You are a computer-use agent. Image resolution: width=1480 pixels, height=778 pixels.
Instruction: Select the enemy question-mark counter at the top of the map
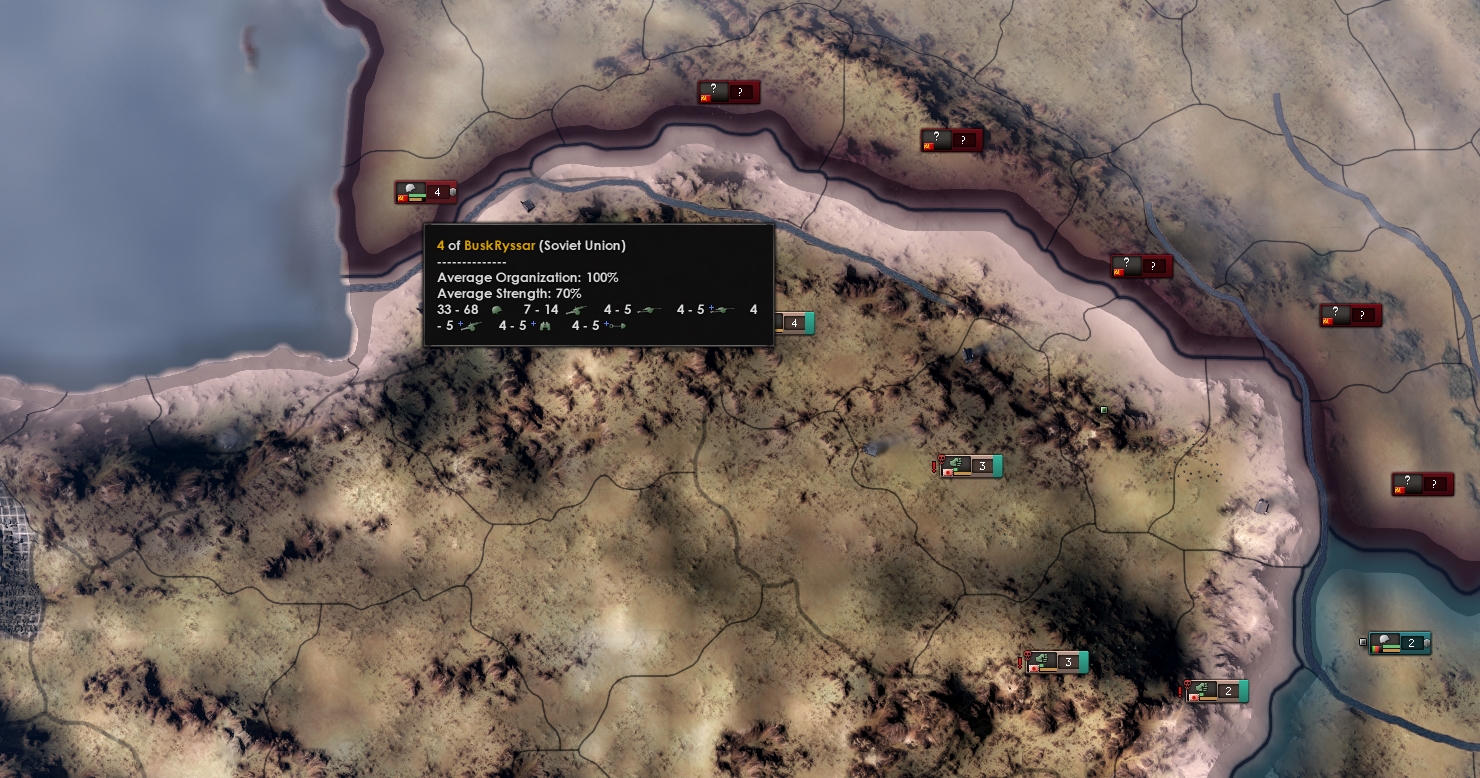coord(728,92)
